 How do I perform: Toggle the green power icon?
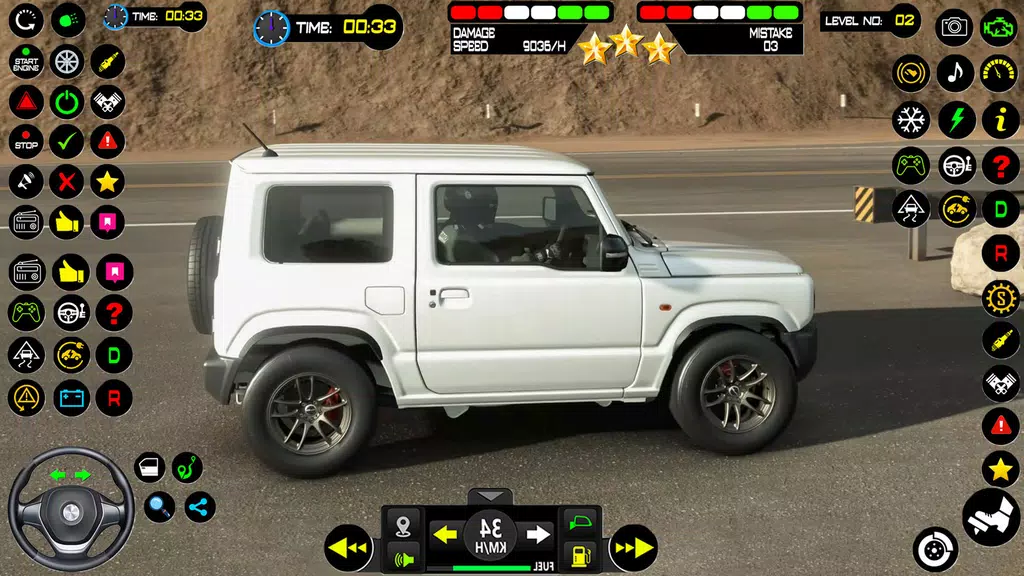pyautogui.click(x=67, y=102)
